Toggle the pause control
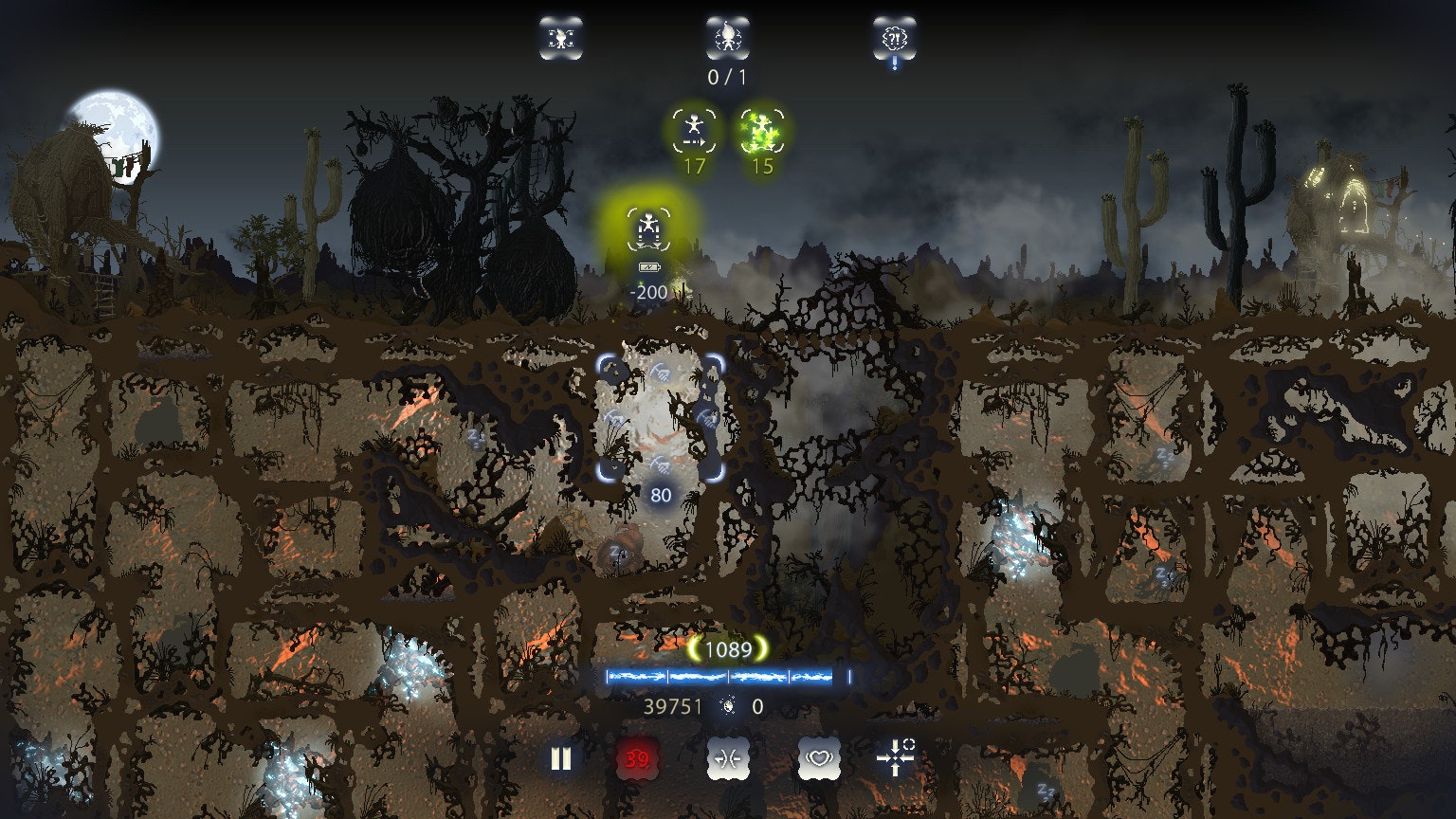The width and height of the screenshot is (1456, 819). (559, 758)
